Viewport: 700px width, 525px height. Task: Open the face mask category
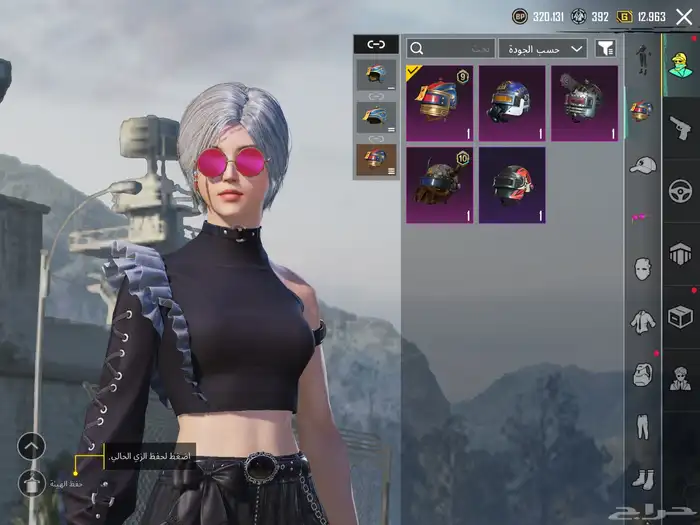pyautogui.click(x=642, y=268)
